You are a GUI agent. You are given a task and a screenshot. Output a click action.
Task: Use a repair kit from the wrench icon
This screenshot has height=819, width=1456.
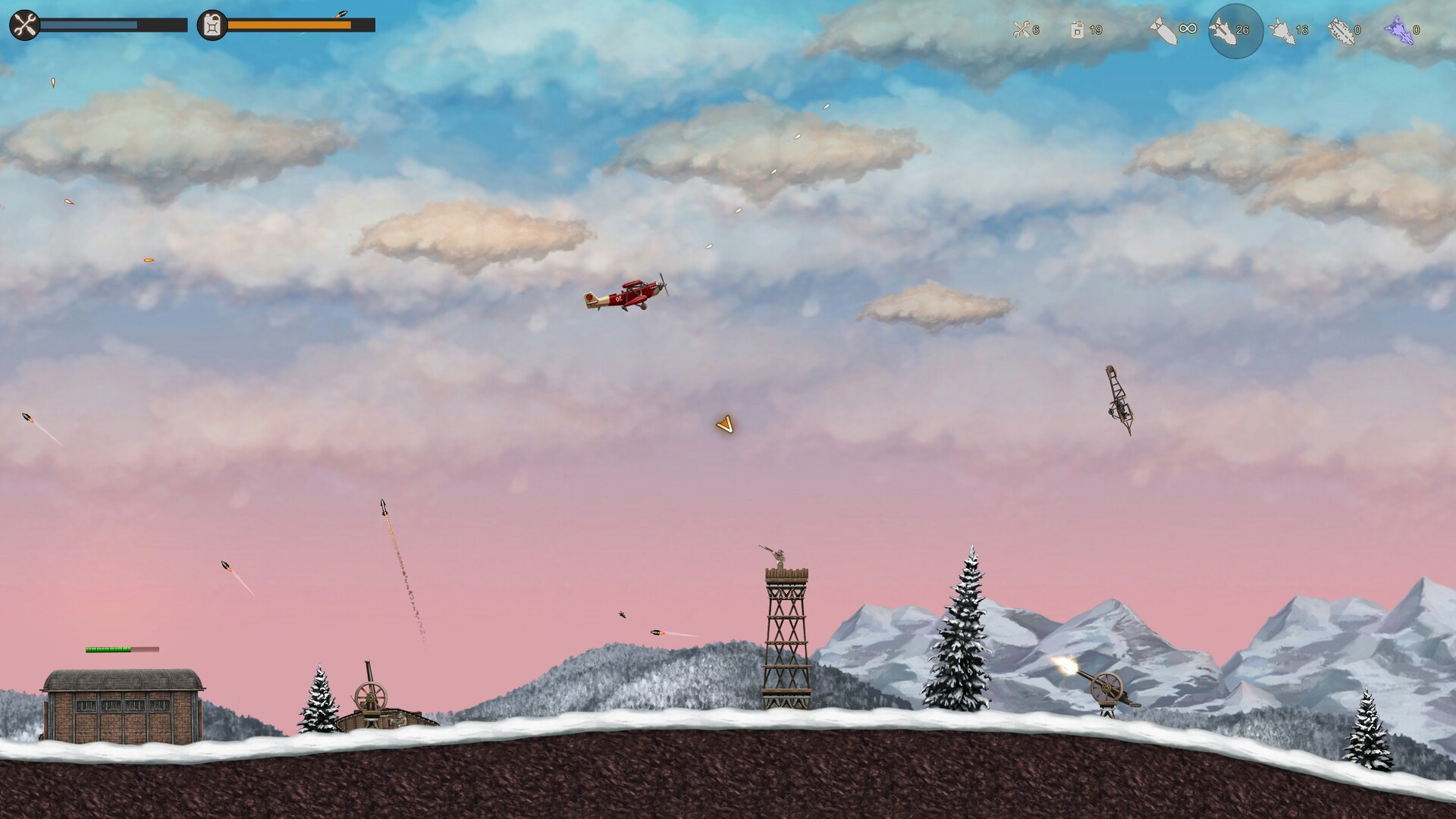coord(1021,30)
